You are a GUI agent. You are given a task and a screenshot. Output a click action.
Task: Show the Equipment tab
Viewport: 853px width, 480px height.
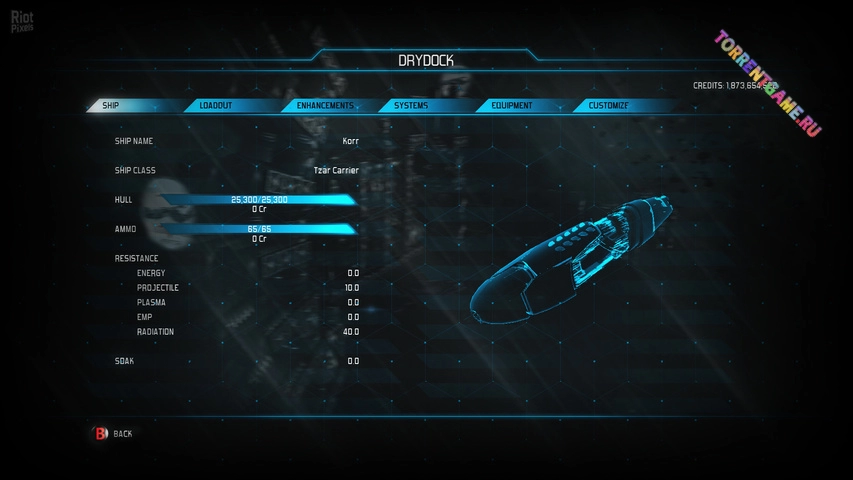pos(511,105)
